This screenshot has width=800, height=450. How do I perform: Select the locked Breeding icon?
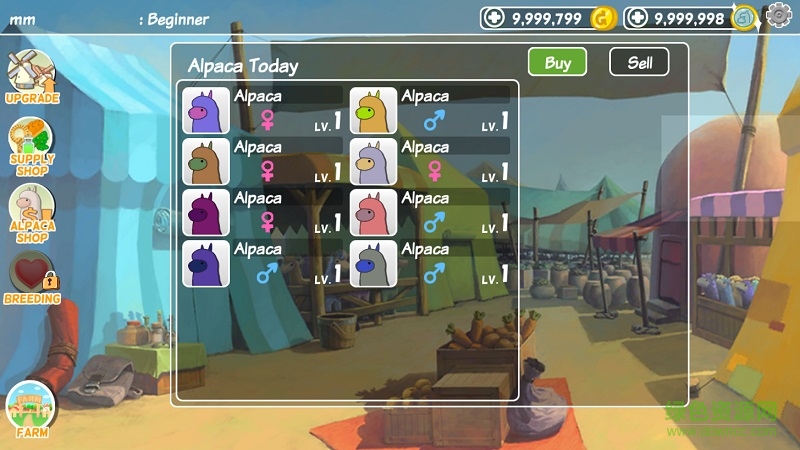pos(32,279)
